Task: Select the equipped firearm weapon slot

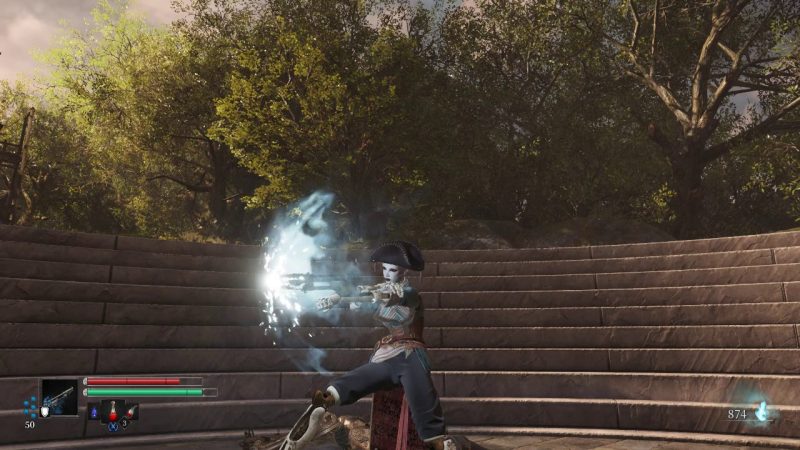Action: tap(58, 397)
